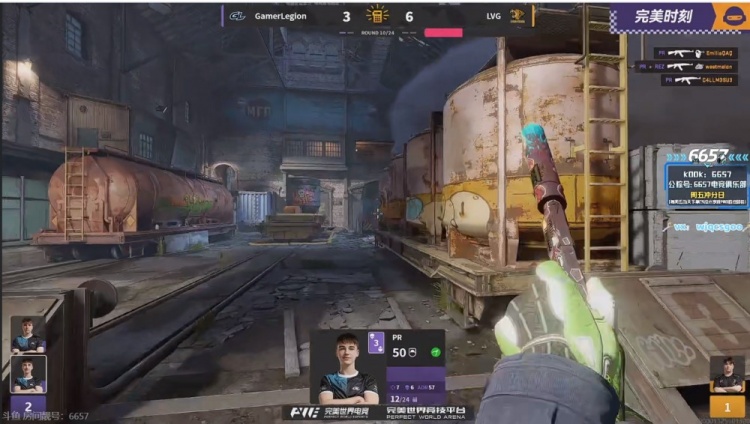Click the Perfect World Arena logo banner
This screenshot has width=750, height=424.
(x=380, y=412)
